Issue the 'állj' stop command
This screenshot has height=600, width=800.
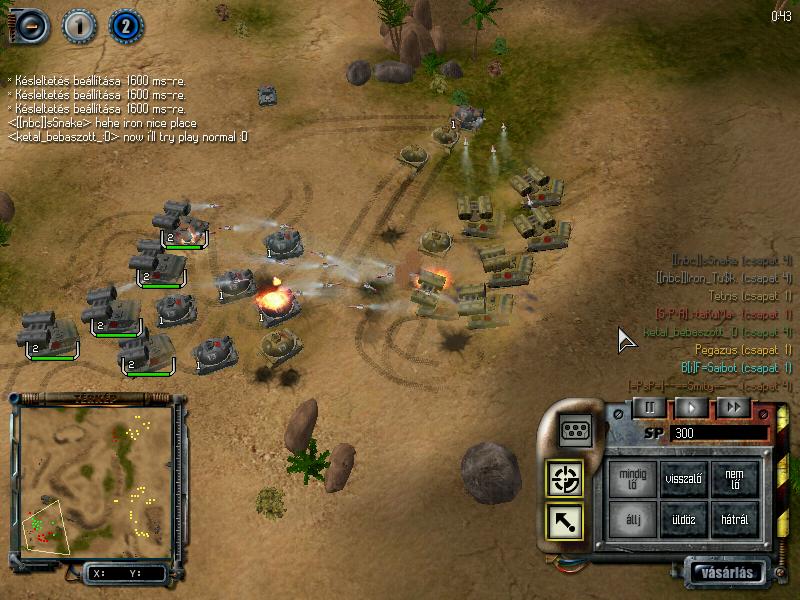[633, 519]
